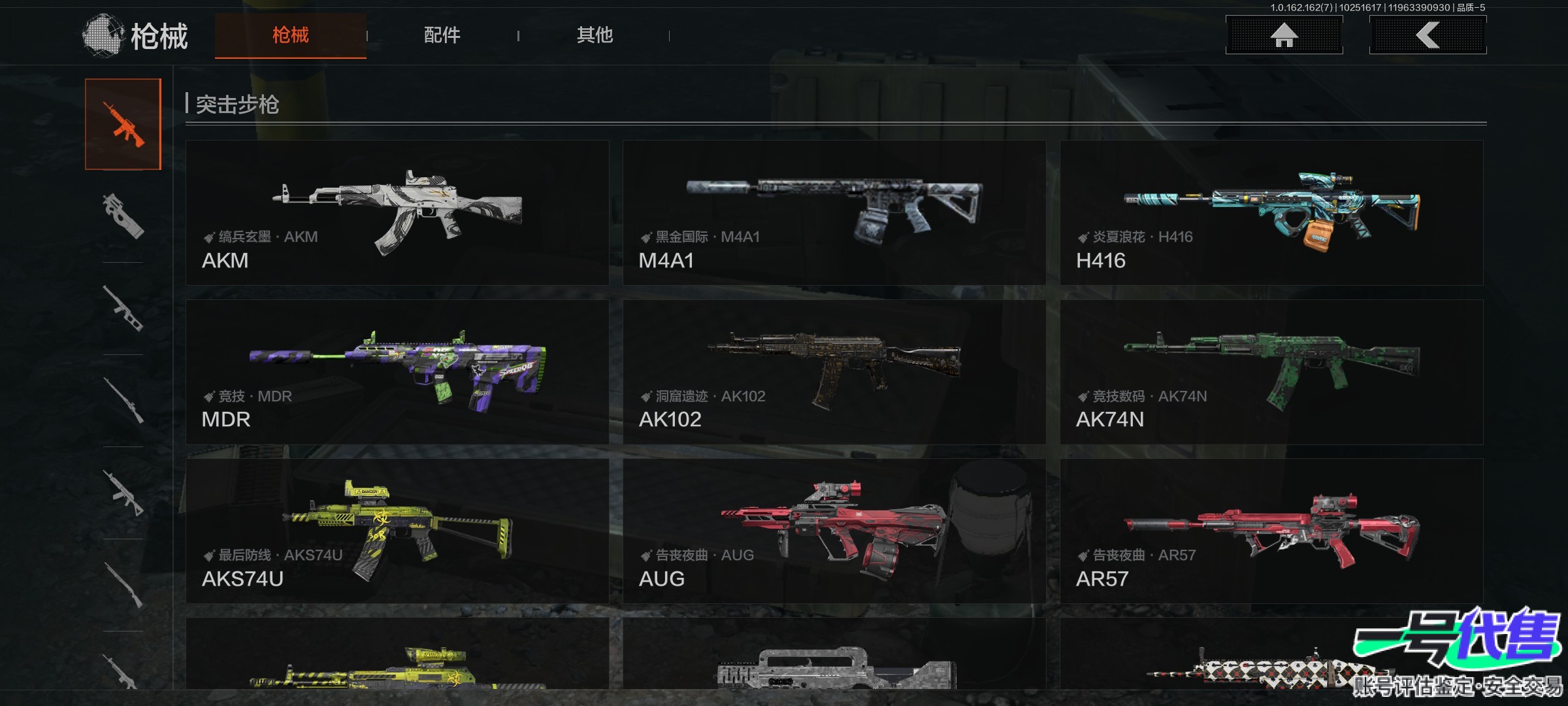Image resolution: width=1568 pixels, height=706 pixels.
Task: Pick the green AK74N weapon card
Action: (x=1271, y=372)
